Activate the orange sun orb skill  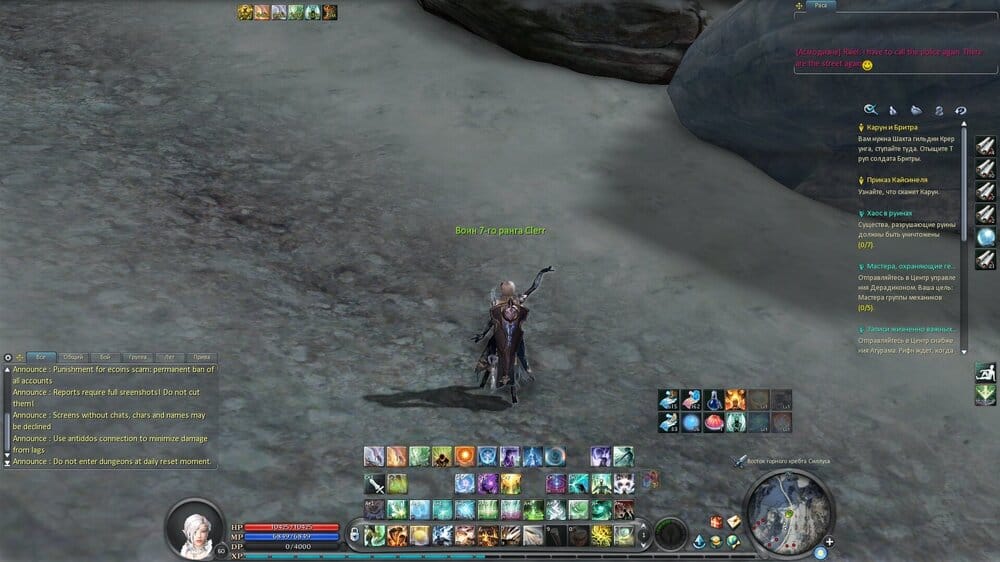click(464, 456)
